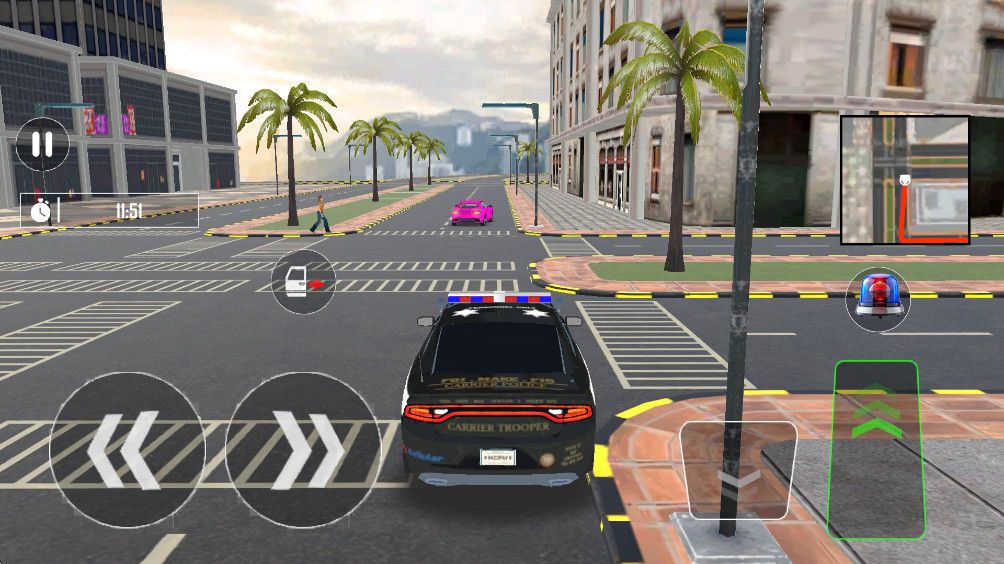Open the minimap with the red route
This screenshot has height=564, width=1004.
click(904, 180)
